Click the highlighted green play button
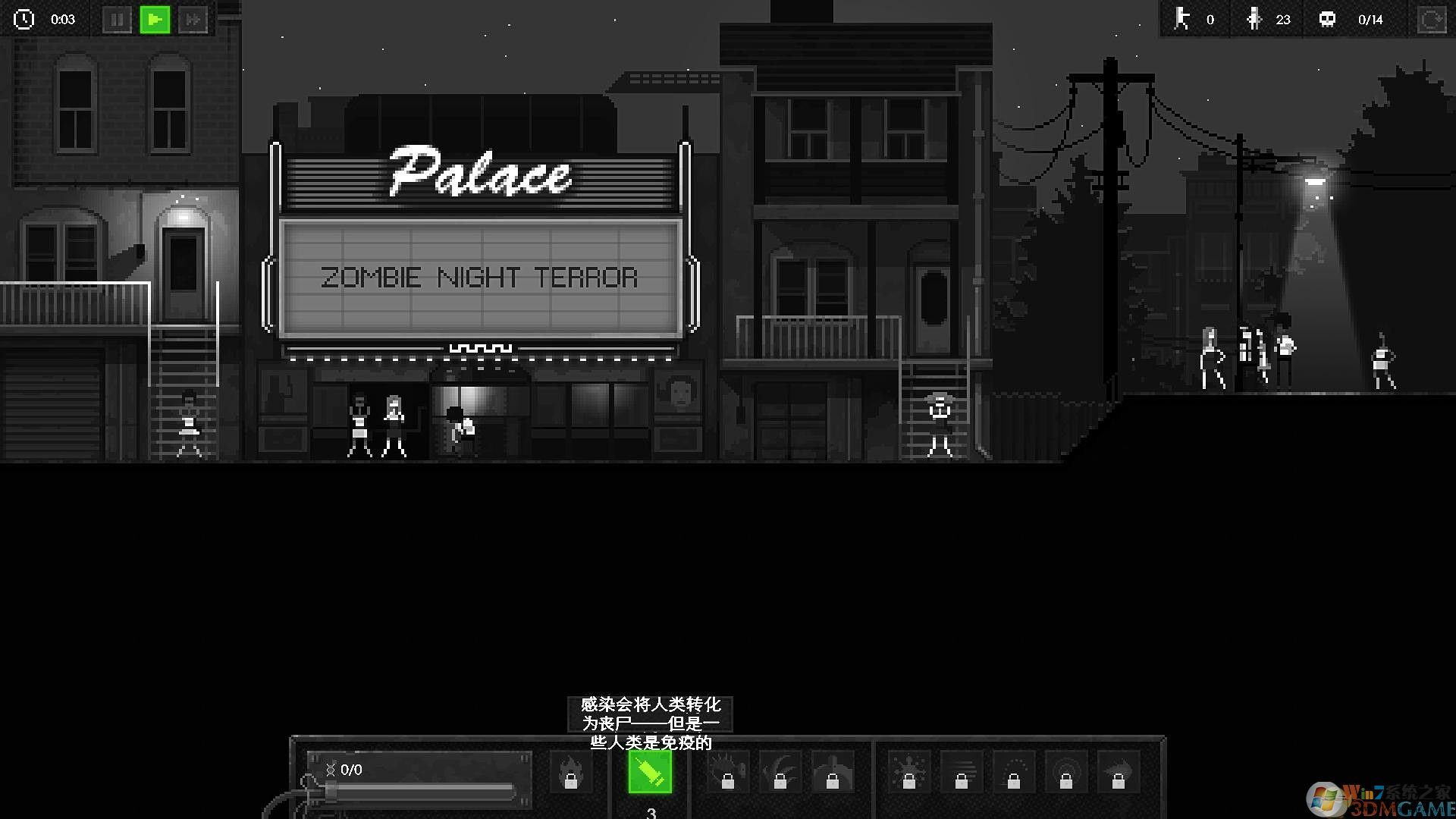Screen dimensions: 1456x819 click(x=155, y=20)
